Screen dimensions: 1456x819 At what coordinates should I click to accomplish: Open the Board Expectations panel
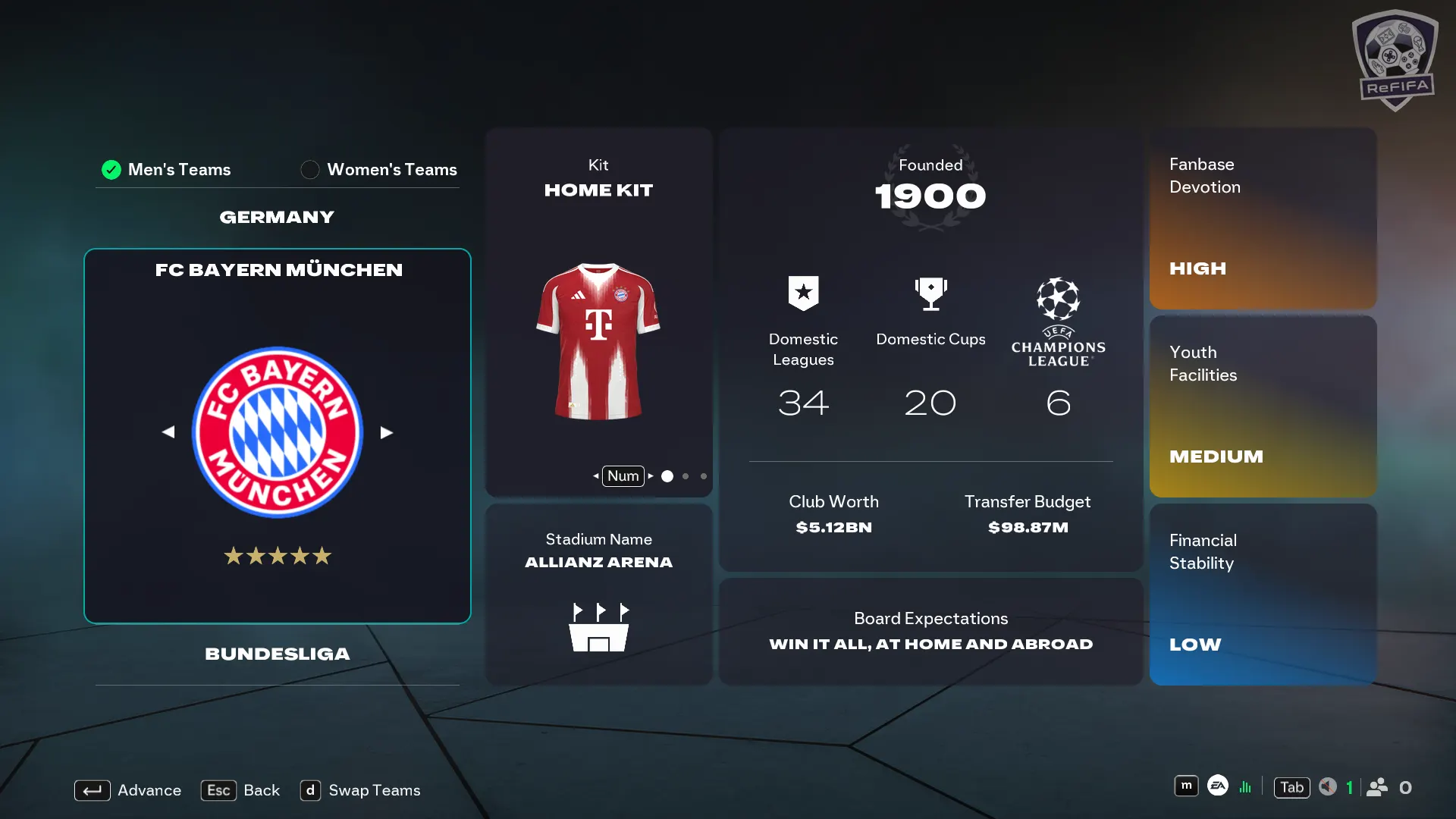click(930, 631)
